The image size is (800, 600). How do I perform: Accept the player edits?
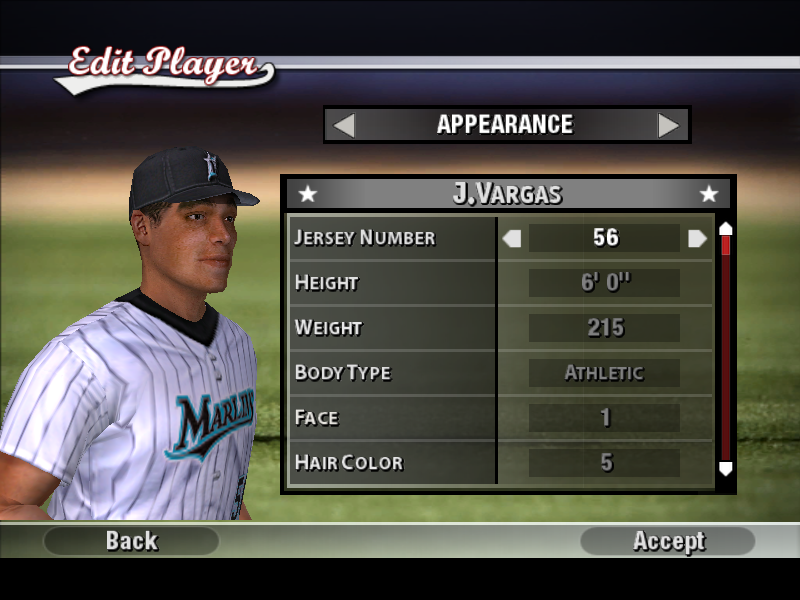click(x=668, y=541)
